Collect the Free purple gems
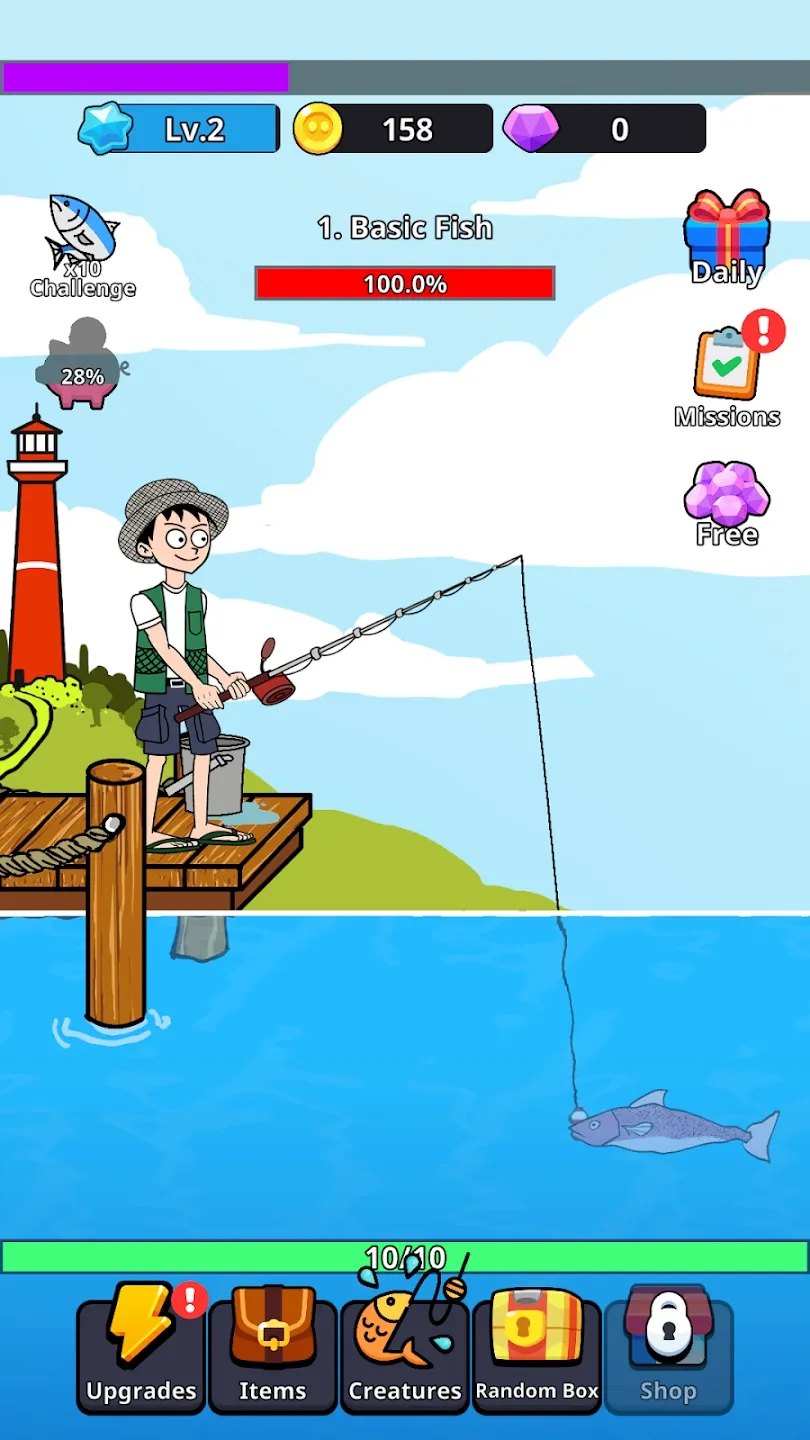810x1440 pixels. tap(727, 503)
